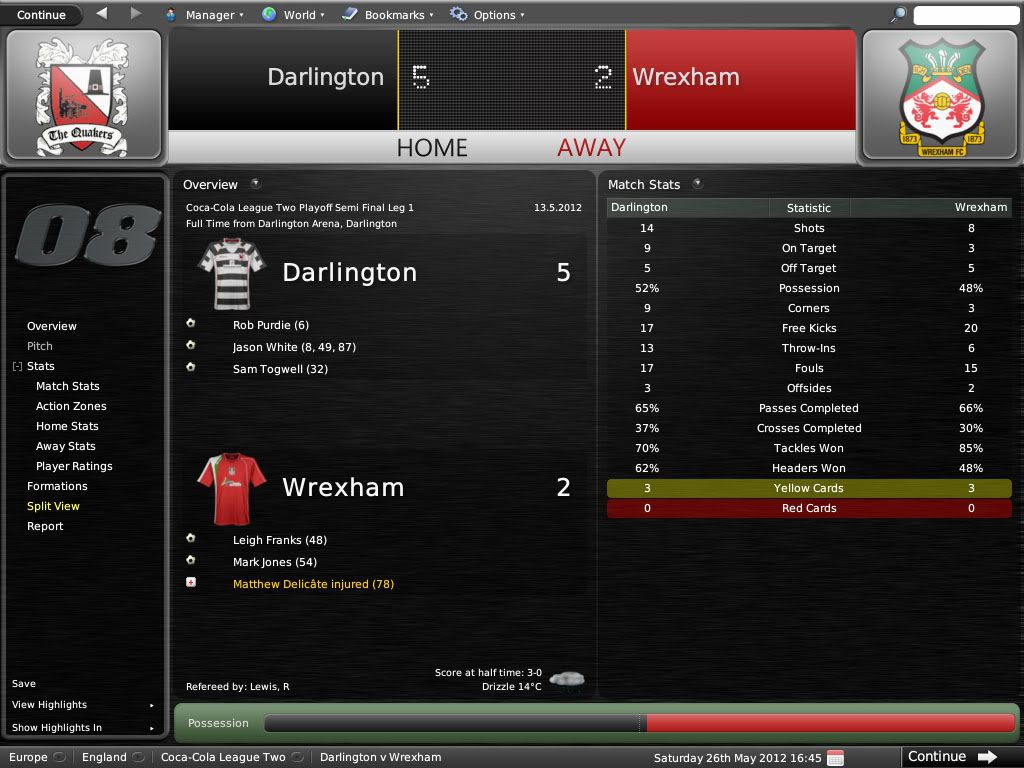Go back with the left arrow

coord(102,14)
